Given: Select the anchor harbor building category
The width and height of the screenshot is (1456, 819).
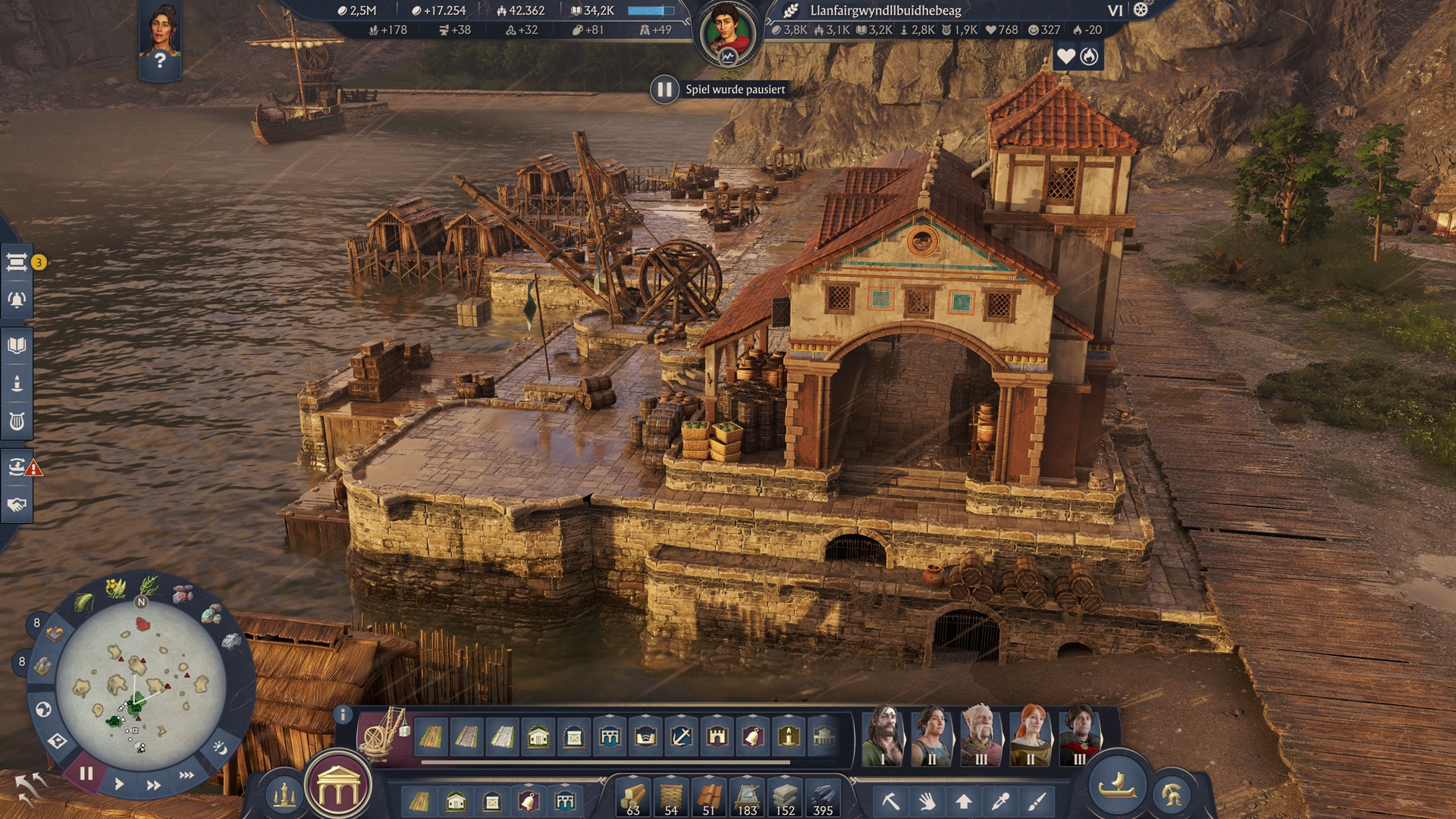Looking at the screenshot, I should (x=681, y=736).
